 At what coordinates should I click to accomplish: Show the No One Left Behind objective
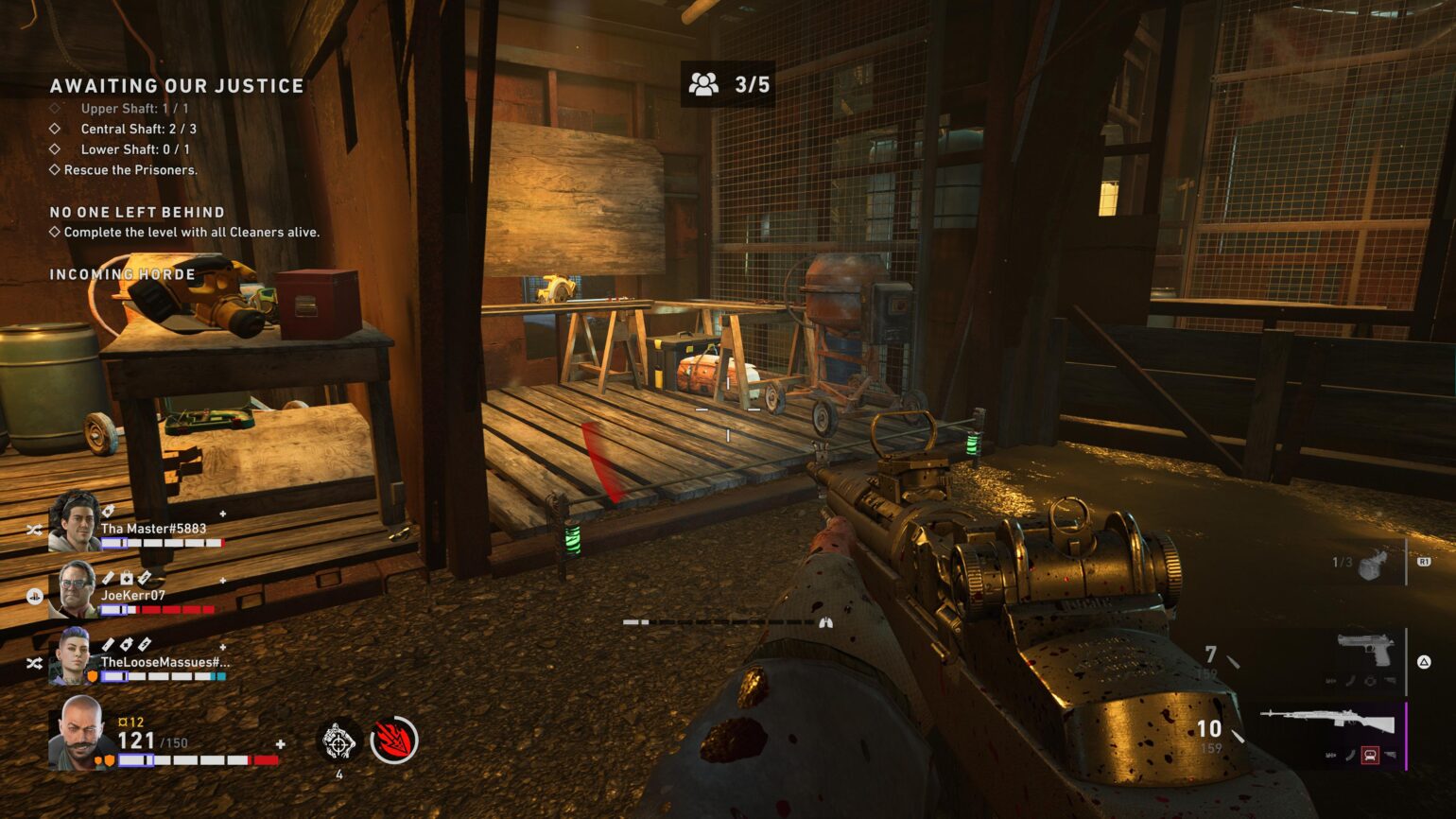tap(137, 213)
